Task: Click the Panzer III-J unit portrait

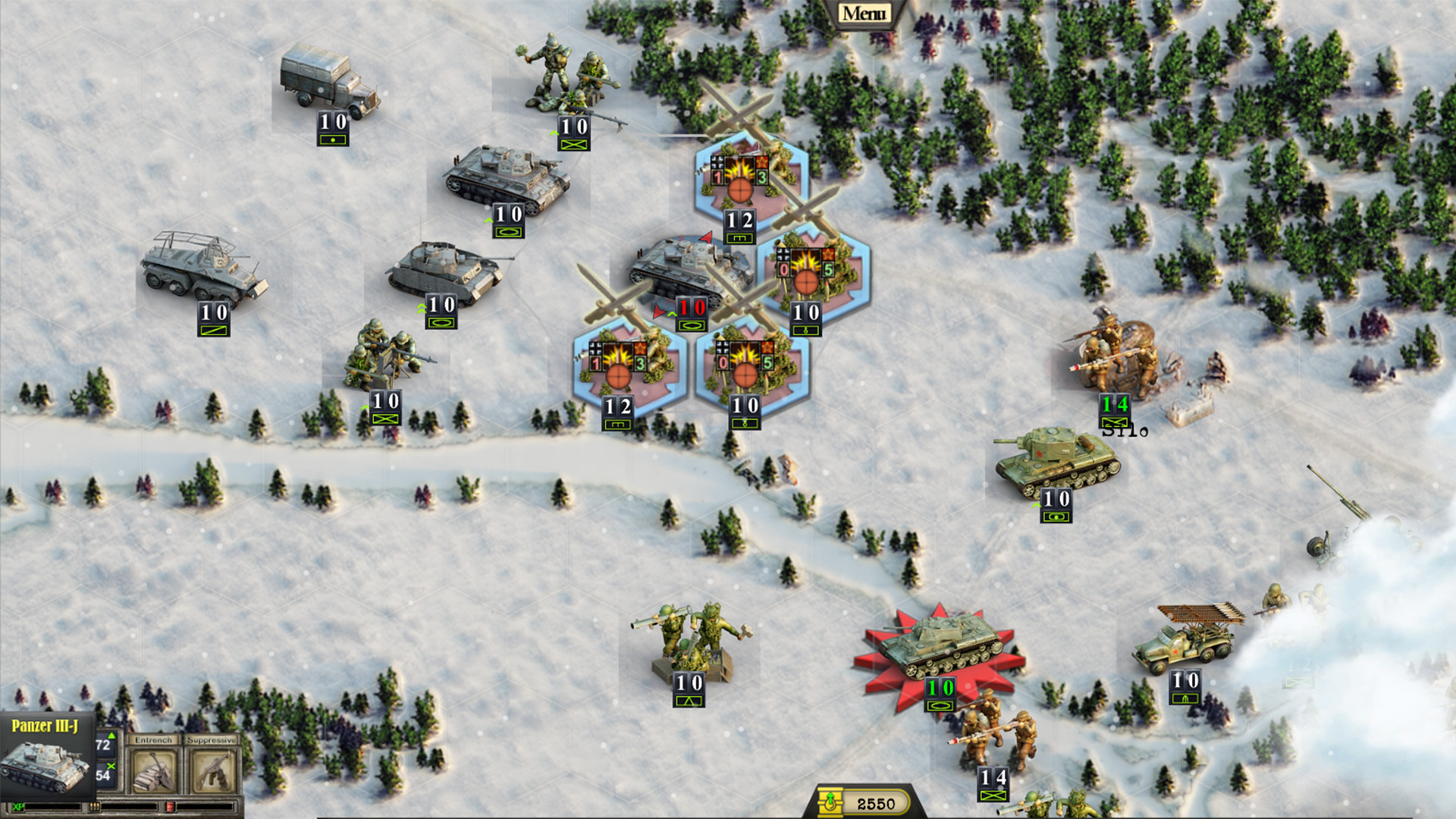Action: 44,766
